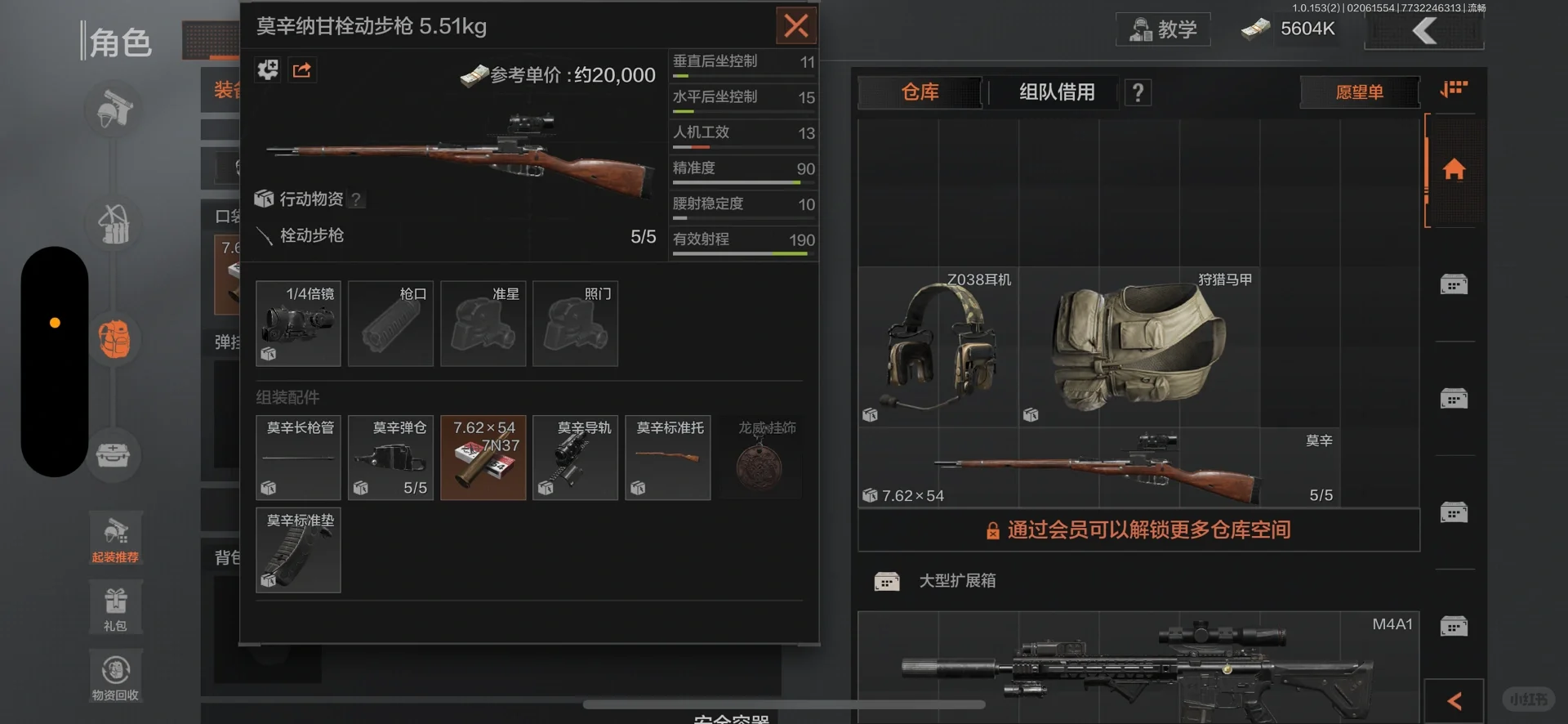Close the Mosin-Nagant details popup

click(x=795, y=26)
